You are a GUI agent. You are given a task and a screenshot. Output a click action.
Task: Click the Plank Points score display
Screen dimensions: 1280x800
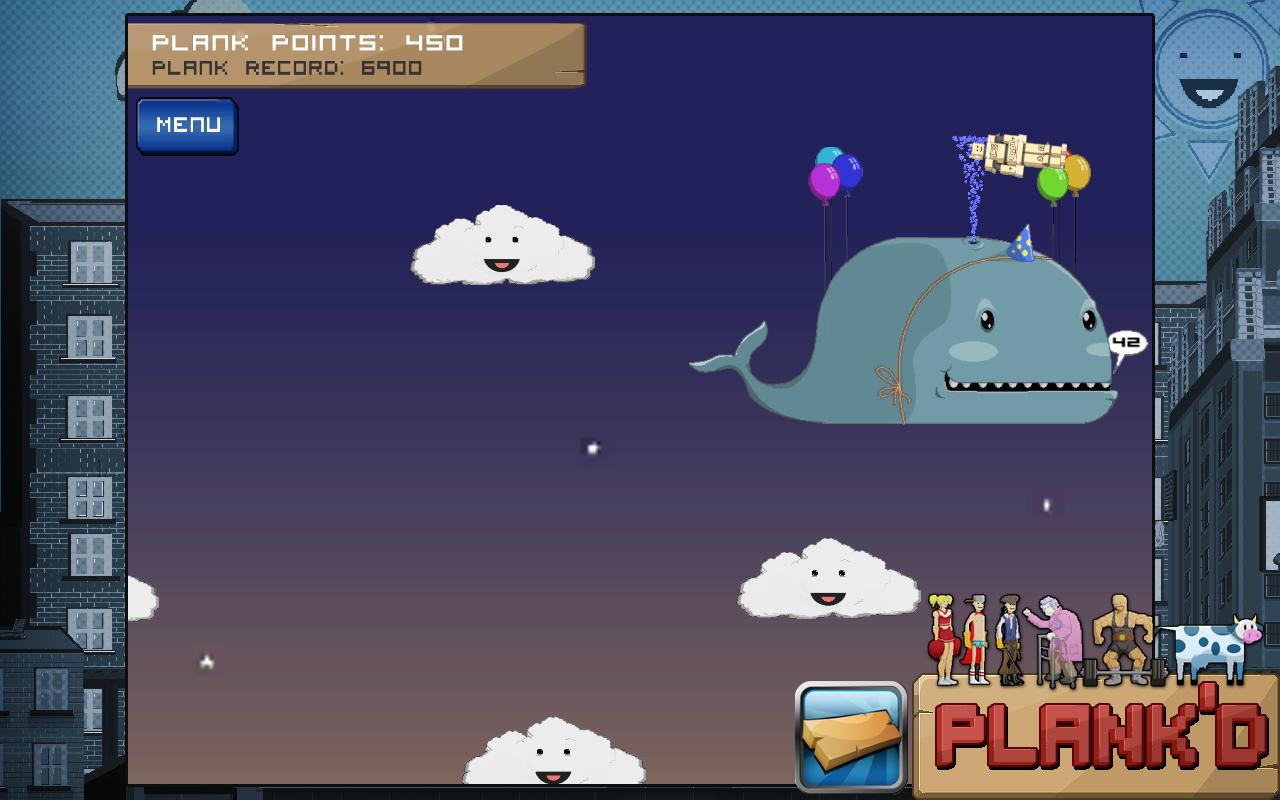[307, 43]
